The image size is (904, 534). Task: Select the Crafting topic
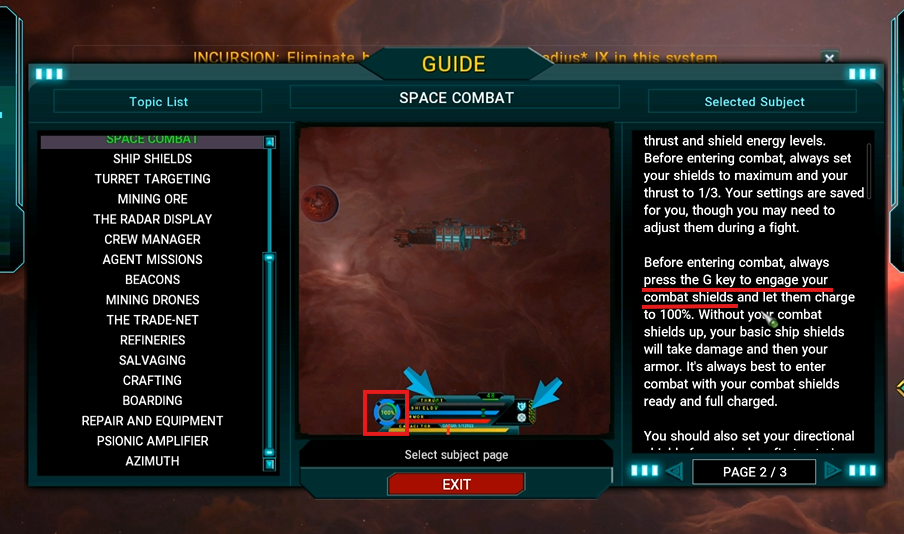152,380
